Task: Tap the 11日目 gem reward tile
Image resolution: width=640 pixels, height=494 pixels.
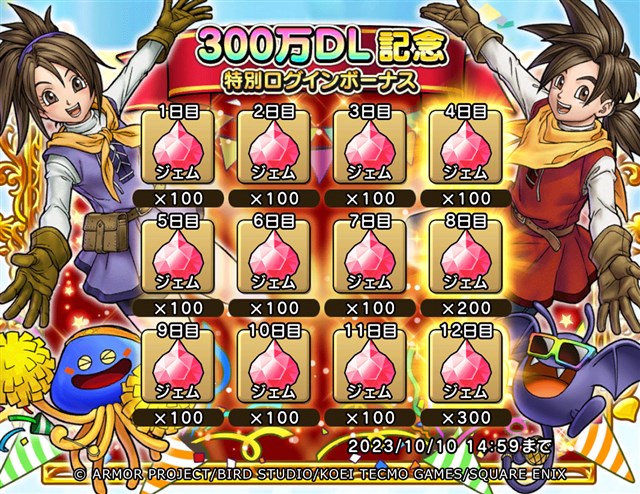Action: point(368,365)
